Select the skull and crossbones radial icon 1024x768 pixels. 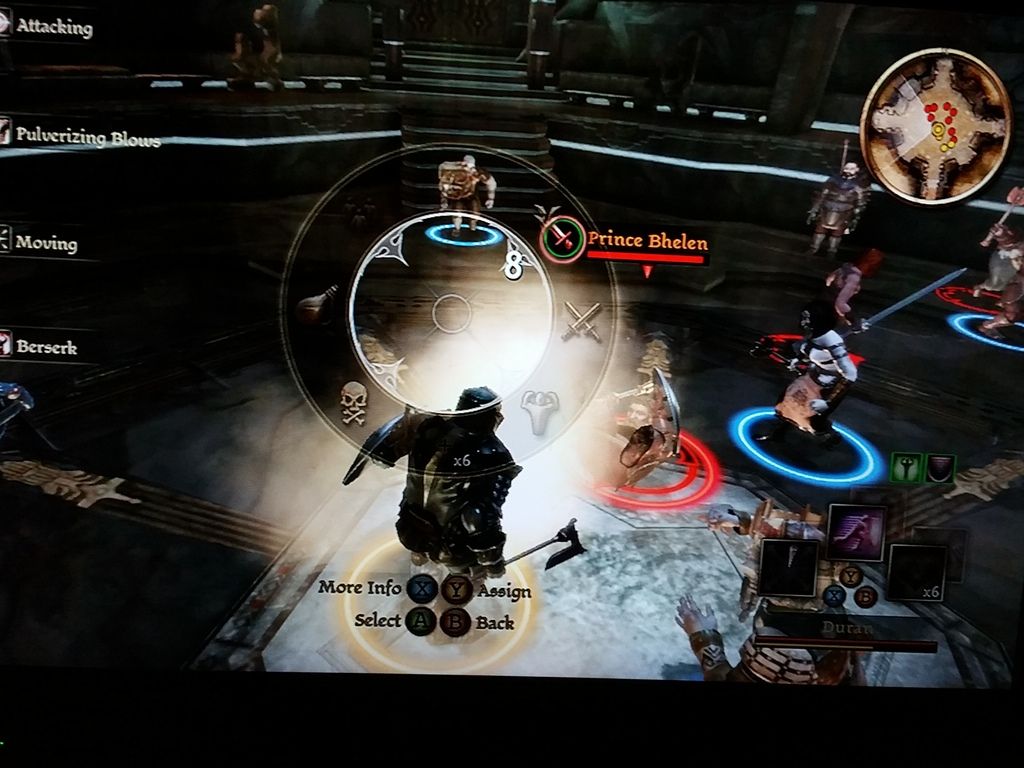click(354, 402)
